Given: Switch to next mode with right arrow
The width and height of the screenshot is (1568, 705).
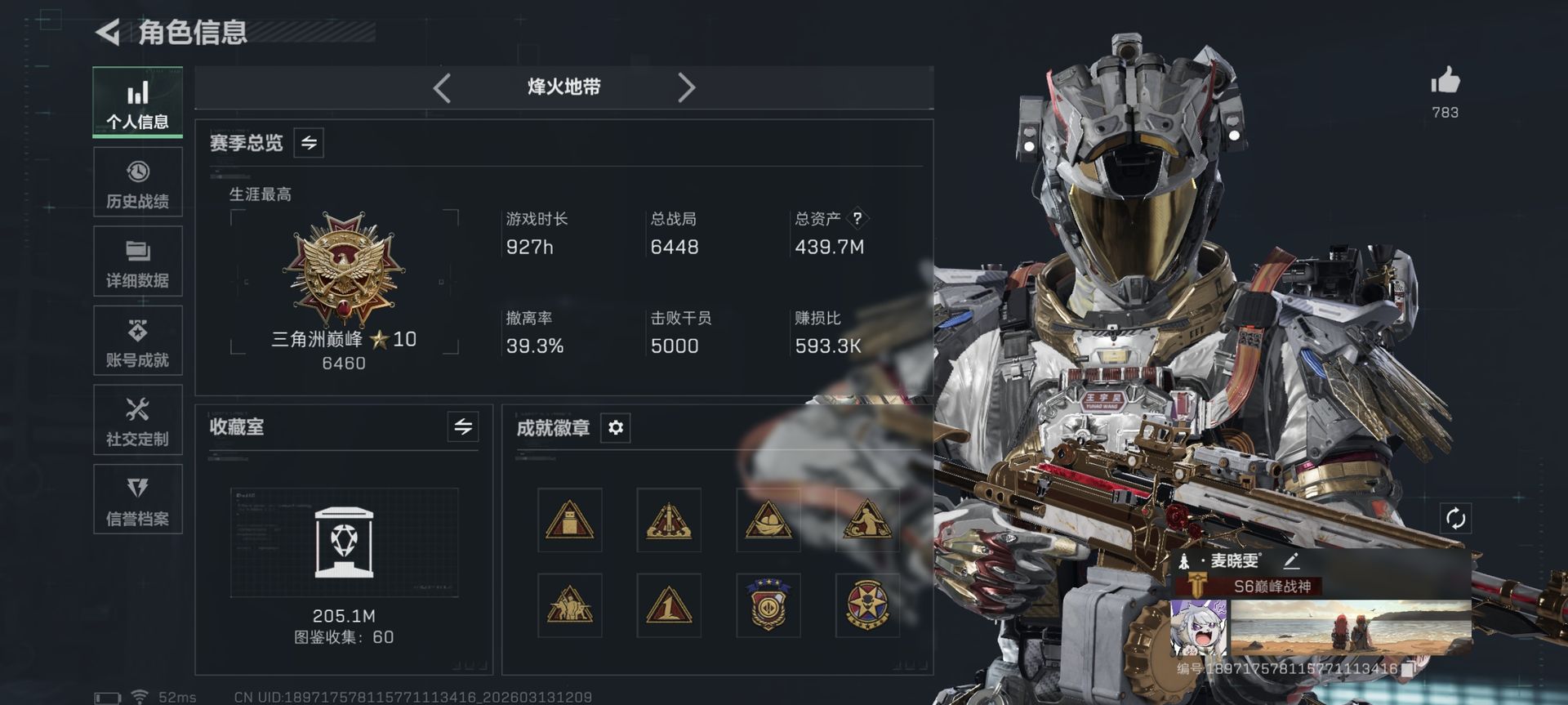Looking at the screenshot, I should click(687, 87).
